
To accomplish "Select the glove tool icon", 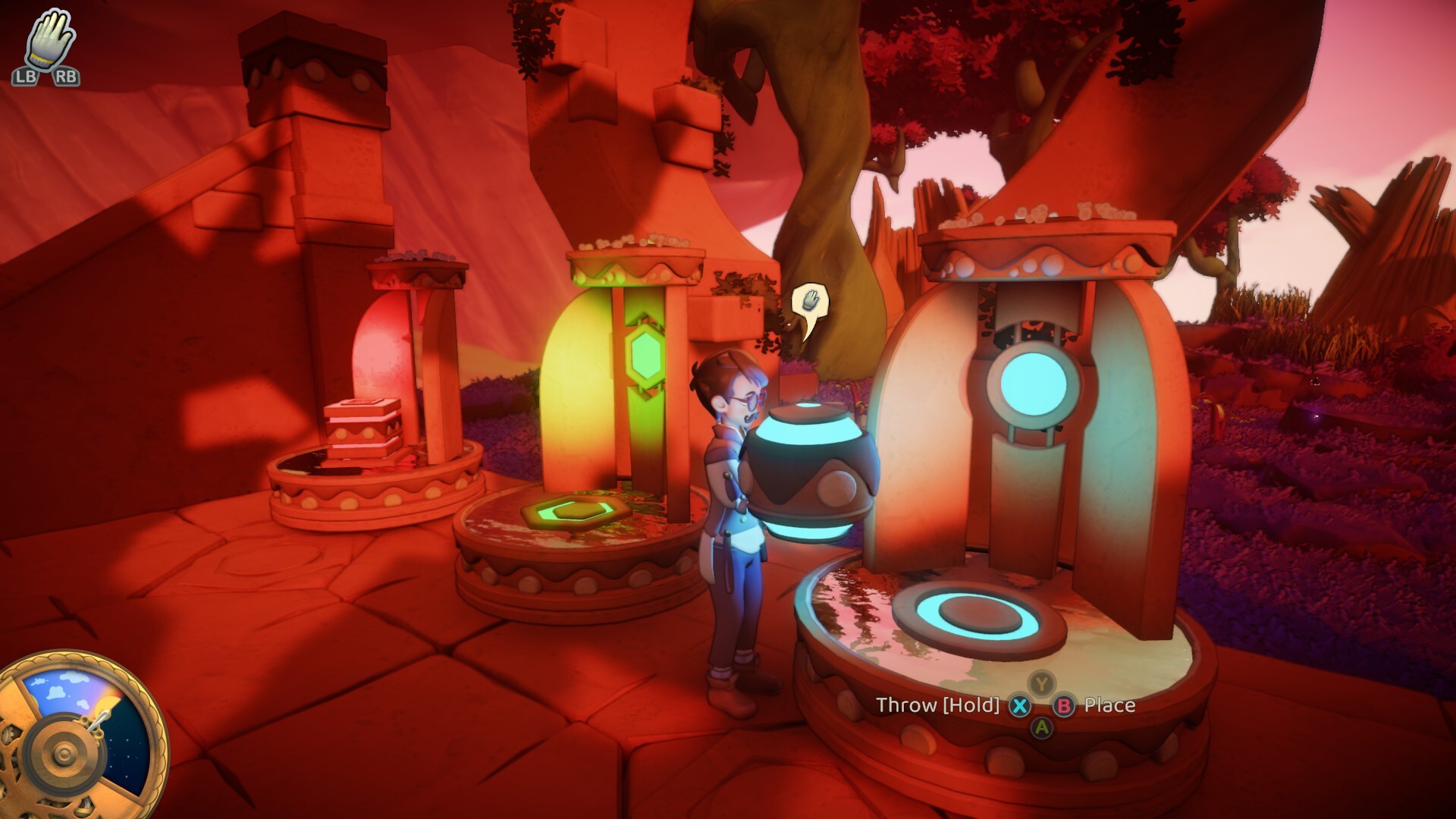I will click(49, 38).
